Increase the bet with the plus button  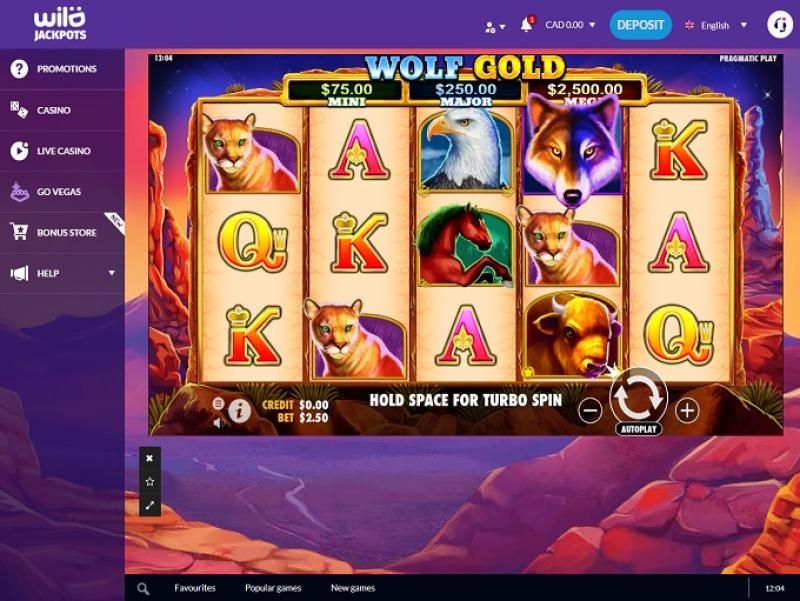pos(687,409)
